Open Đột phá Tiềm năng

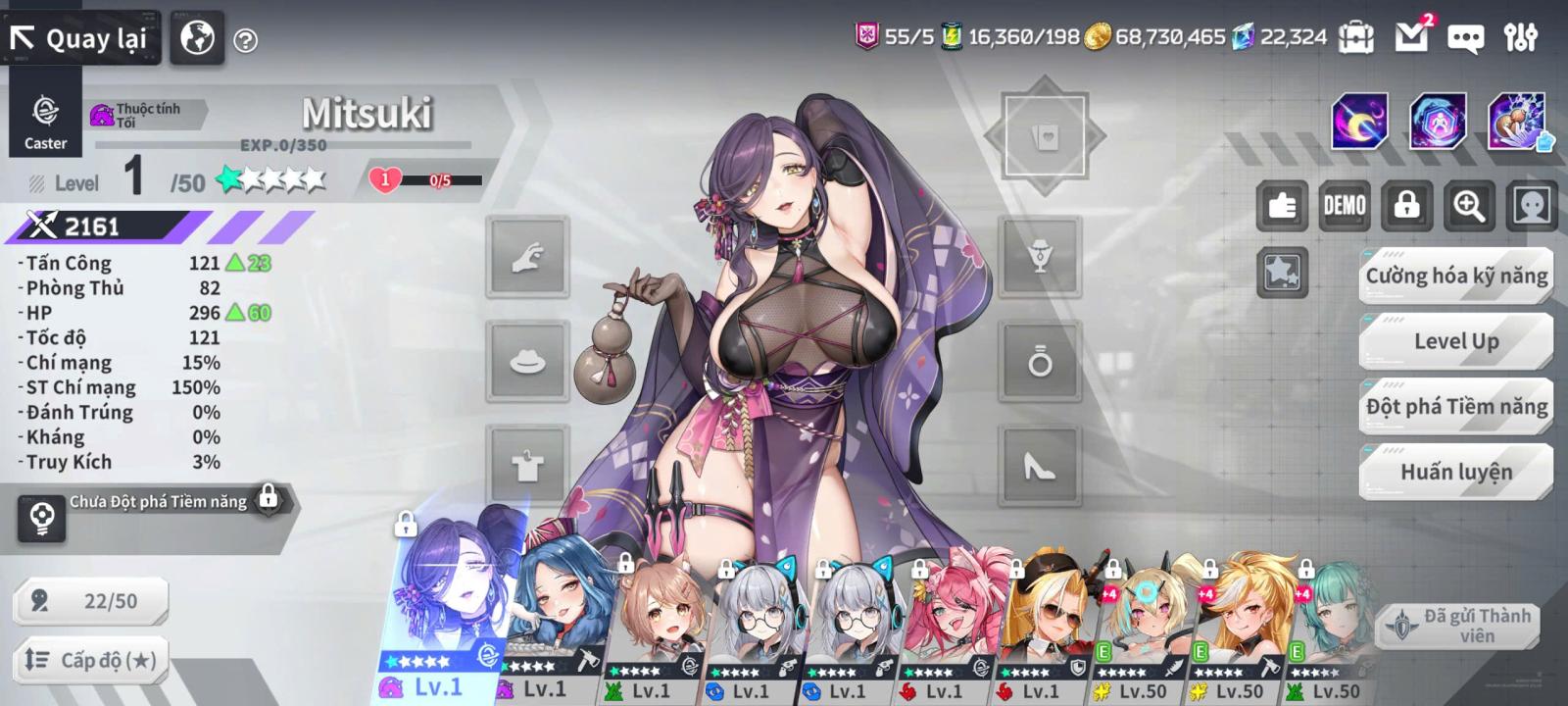pyautogui.click(x=1456, y=407)
